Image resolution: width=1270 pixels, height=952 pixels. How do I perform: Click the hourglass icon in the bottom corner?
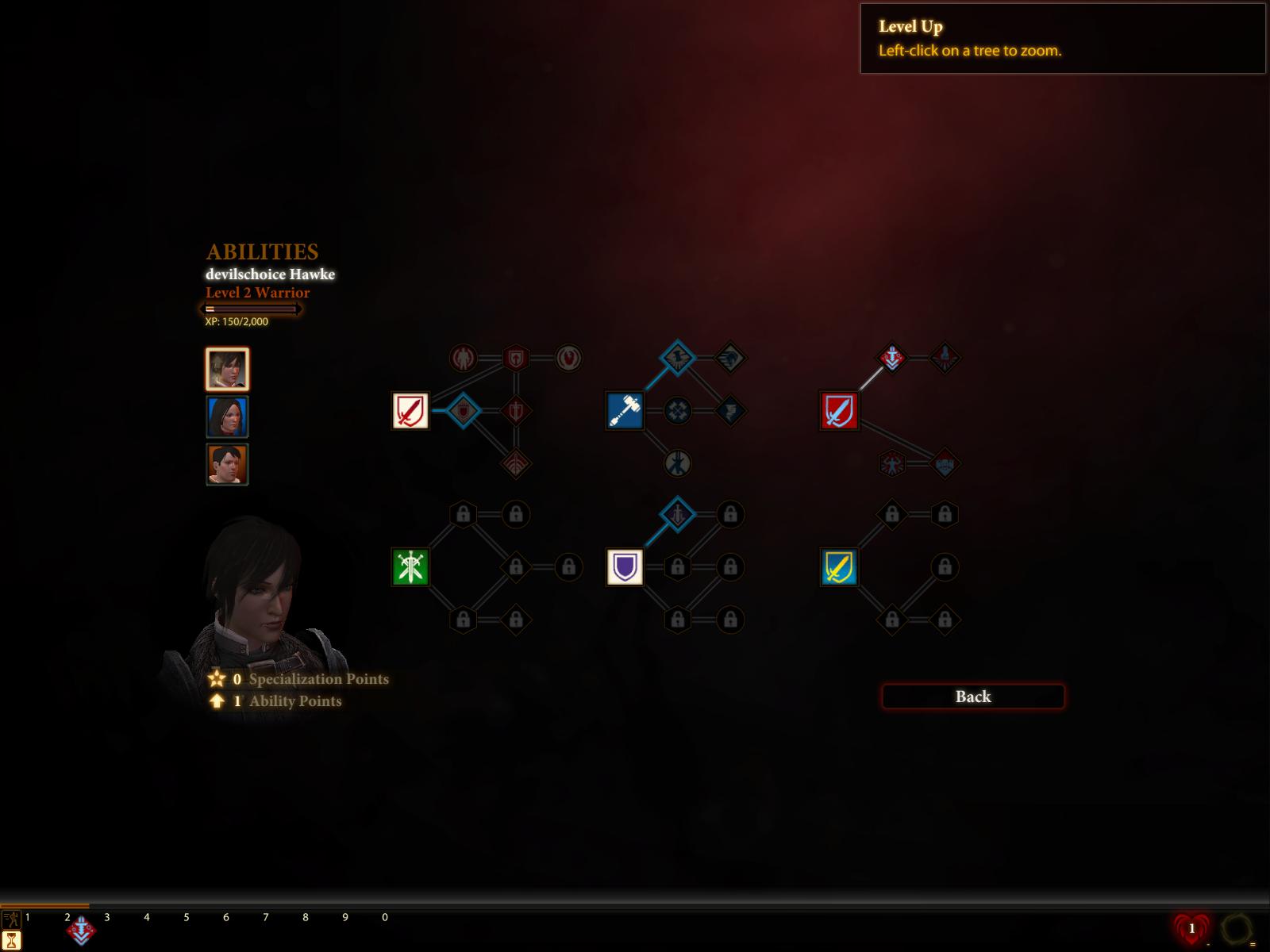coord(11,942)
